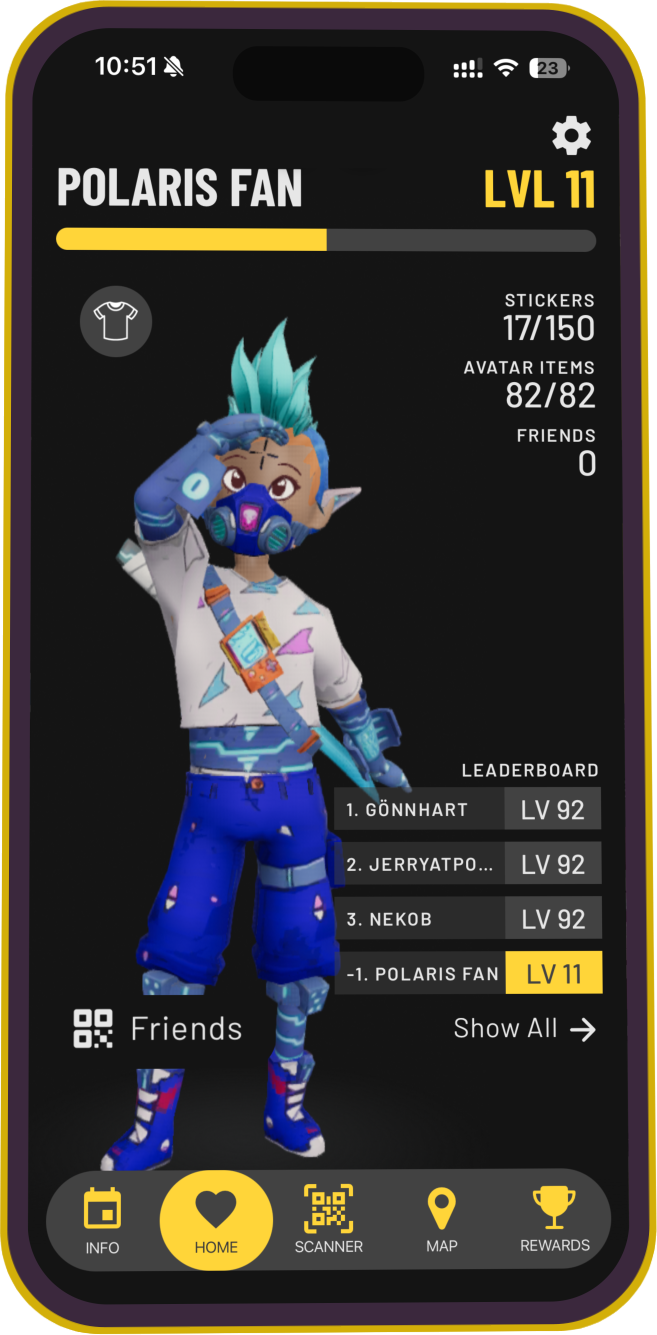Open the Rewards tab
This screenshot has height=1335, width=657.
pyautogui.click(x=555, y=1220)
